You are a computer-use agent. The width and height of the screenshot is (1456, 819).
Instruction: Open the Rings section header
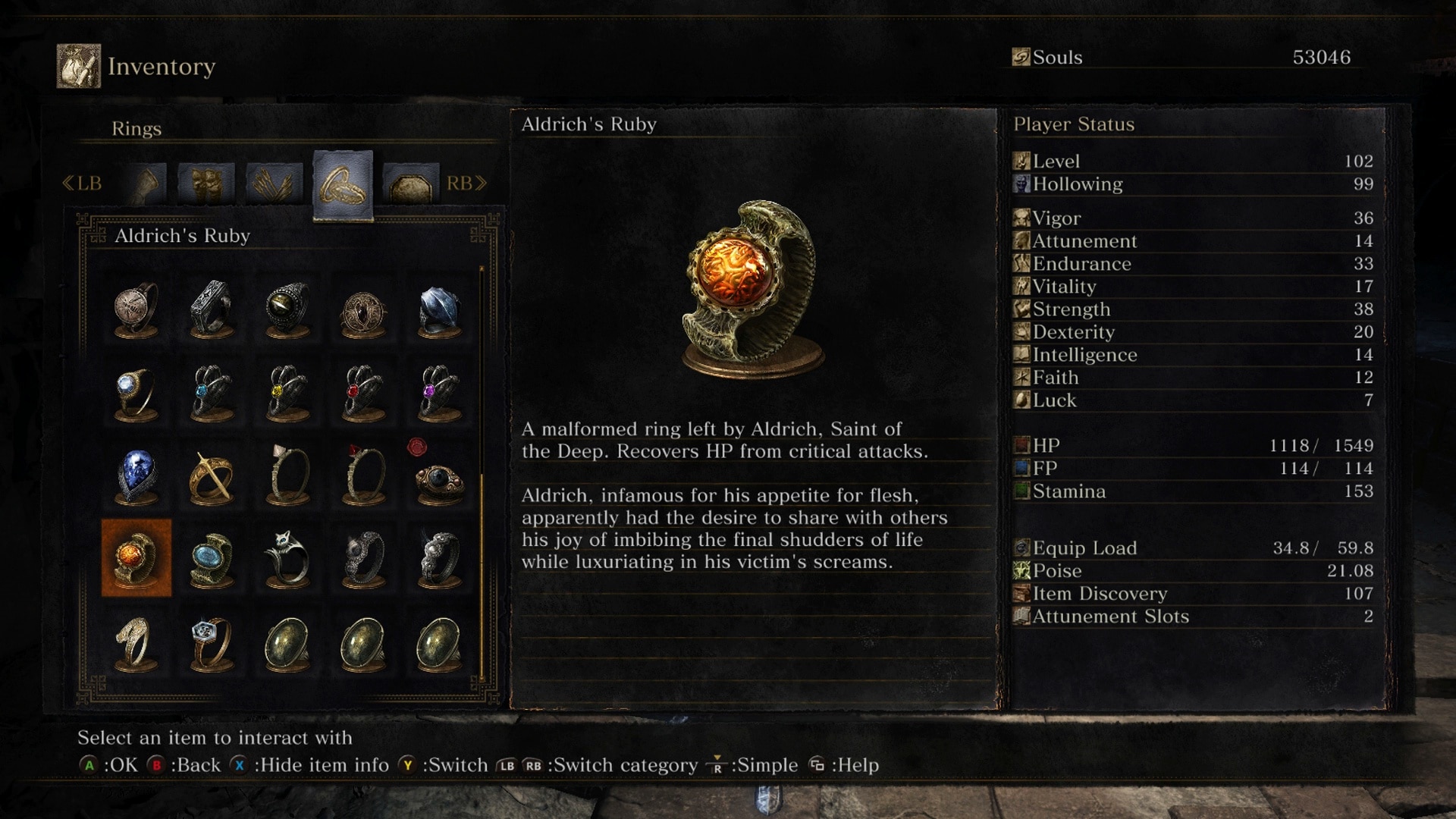coord(136,129)
